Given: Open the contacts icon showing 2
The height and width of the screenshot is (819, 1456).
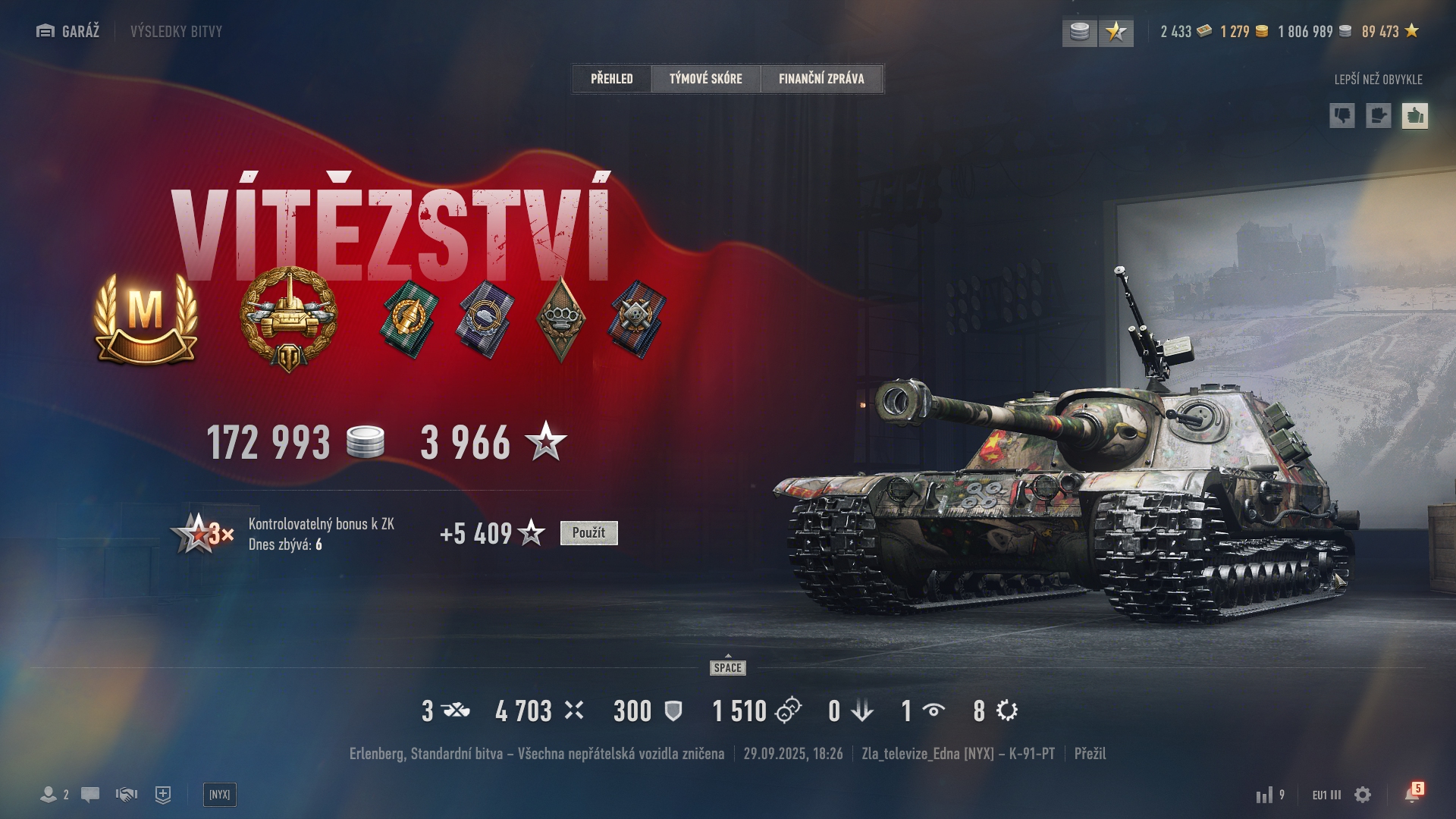Looking at the screenshot, I should pos(54,795).
